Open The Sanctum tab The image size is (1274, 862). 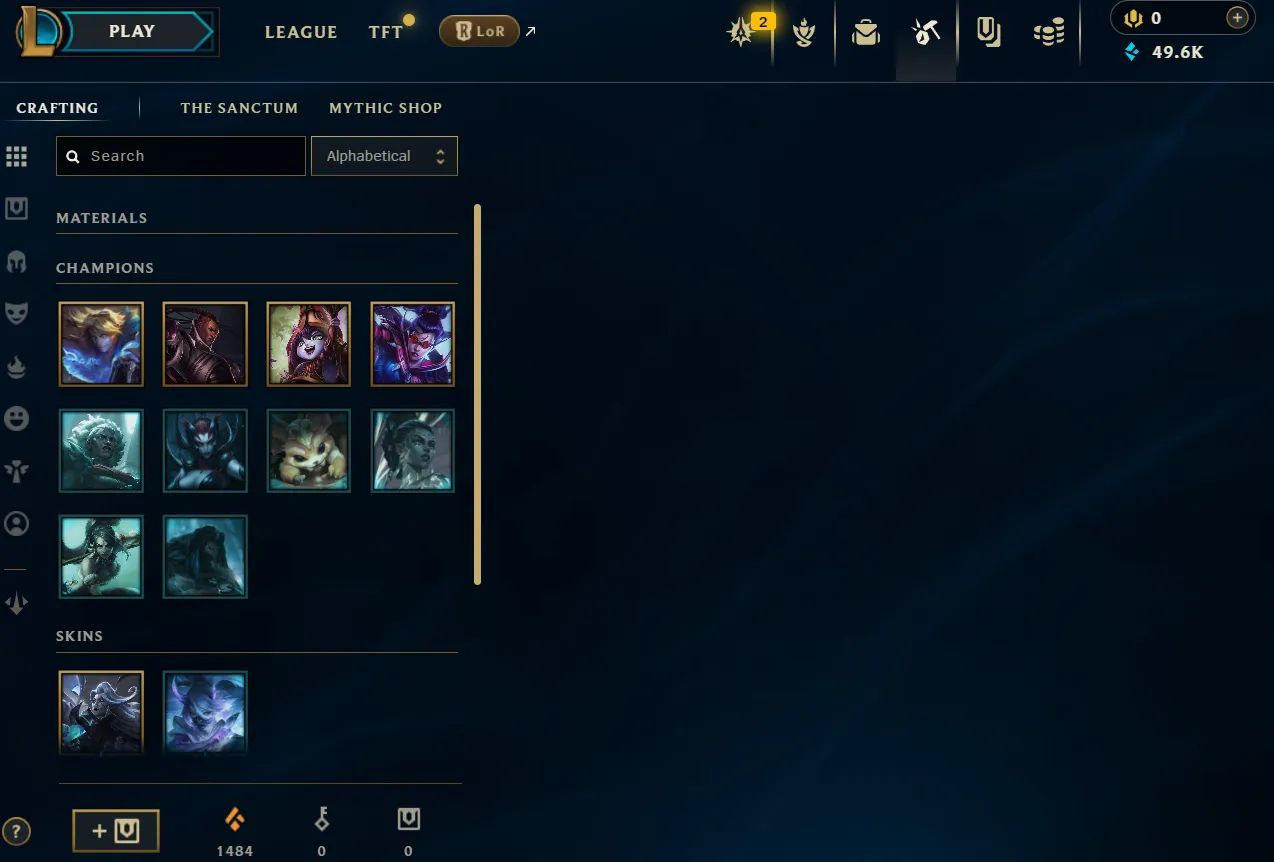pos(239,108)
